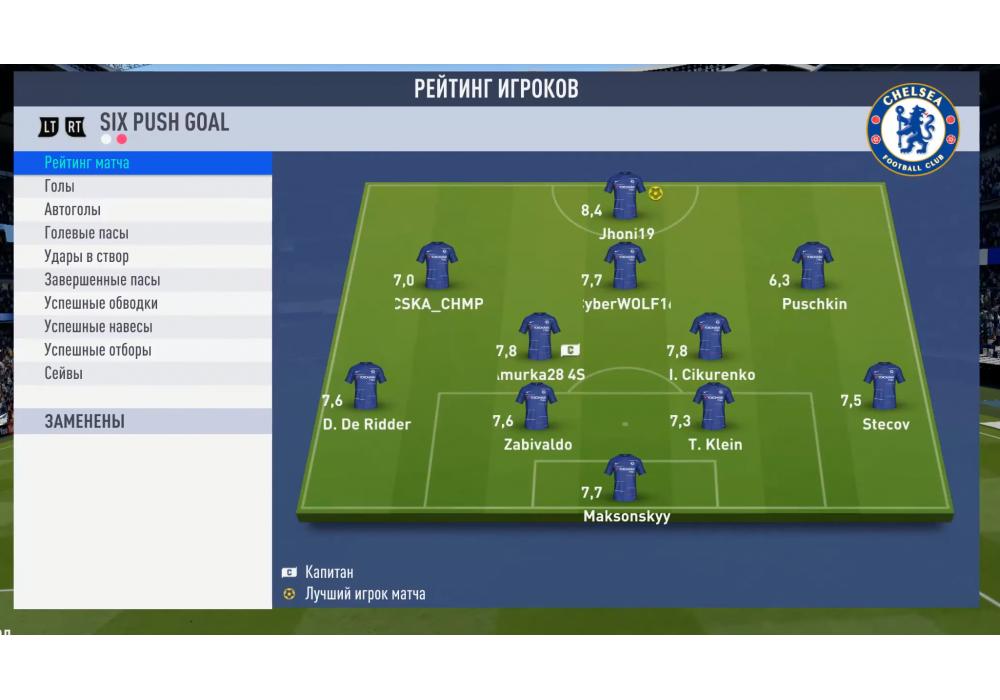Screen dimensions: 1000x700
Task: Select striker Jhoni19's shirt on the pitch
Action: [x=625, y=196]
